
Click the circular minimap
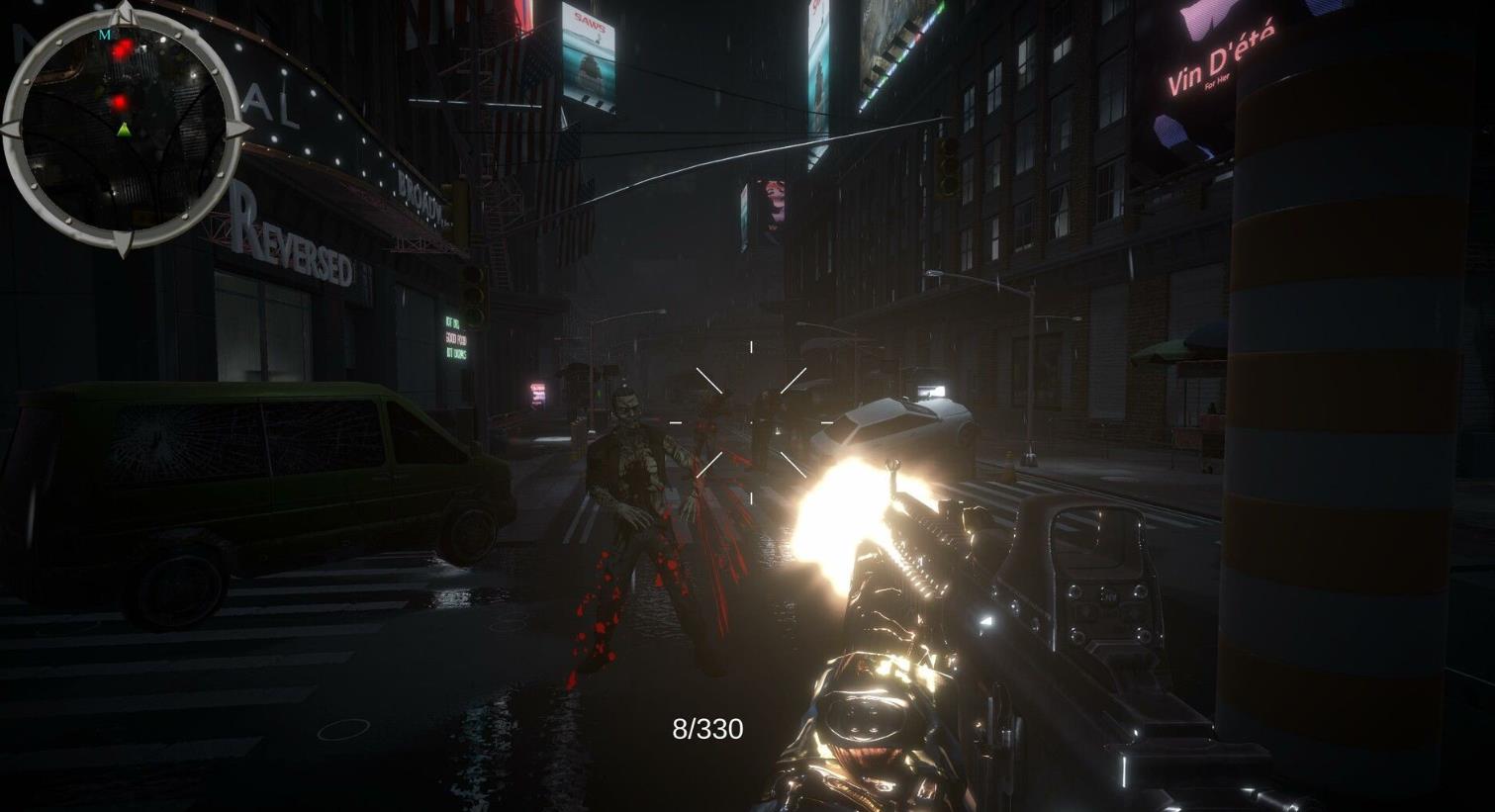point(123,129)
